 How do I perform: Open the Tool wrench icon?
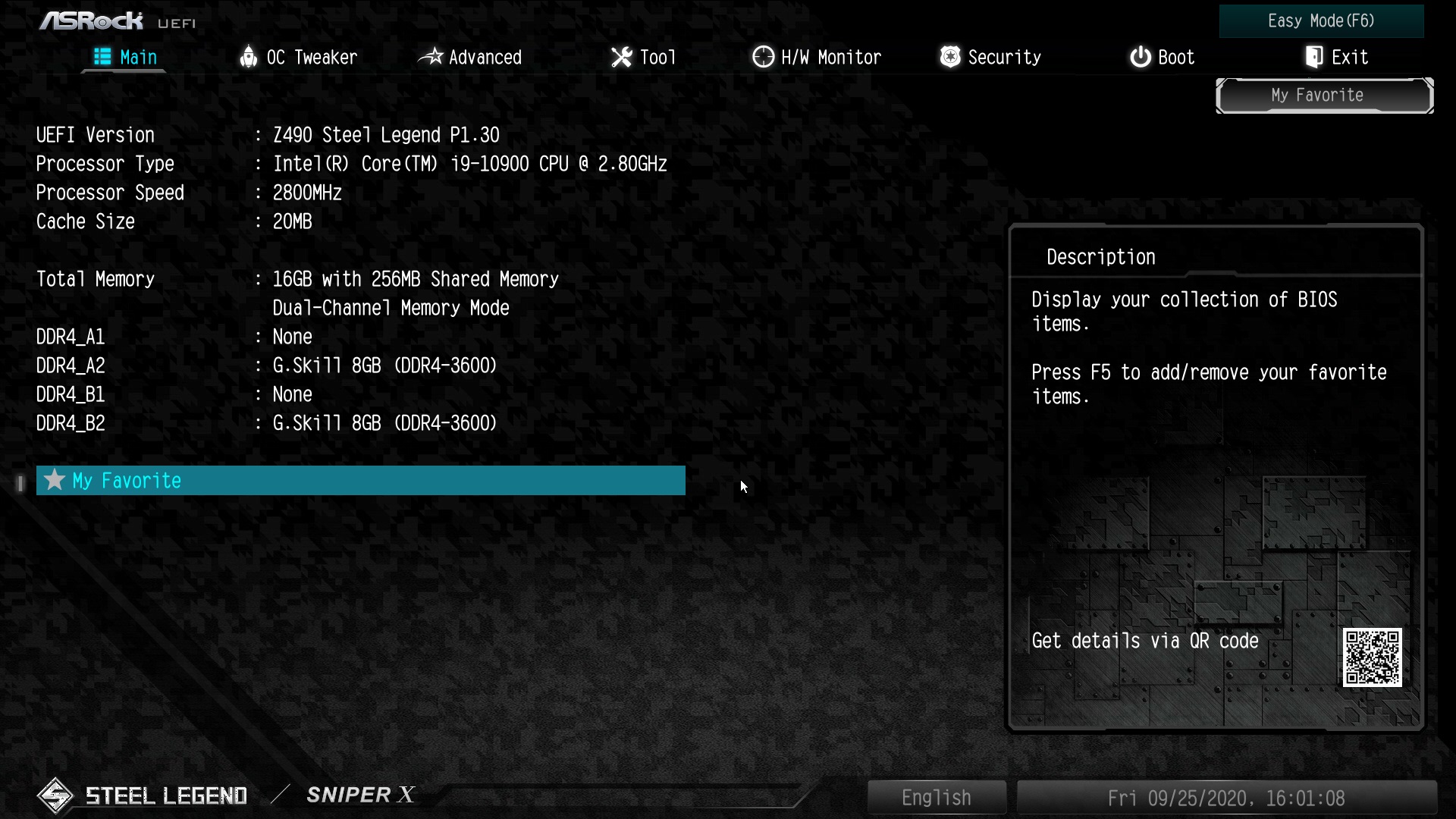[622, 57]
